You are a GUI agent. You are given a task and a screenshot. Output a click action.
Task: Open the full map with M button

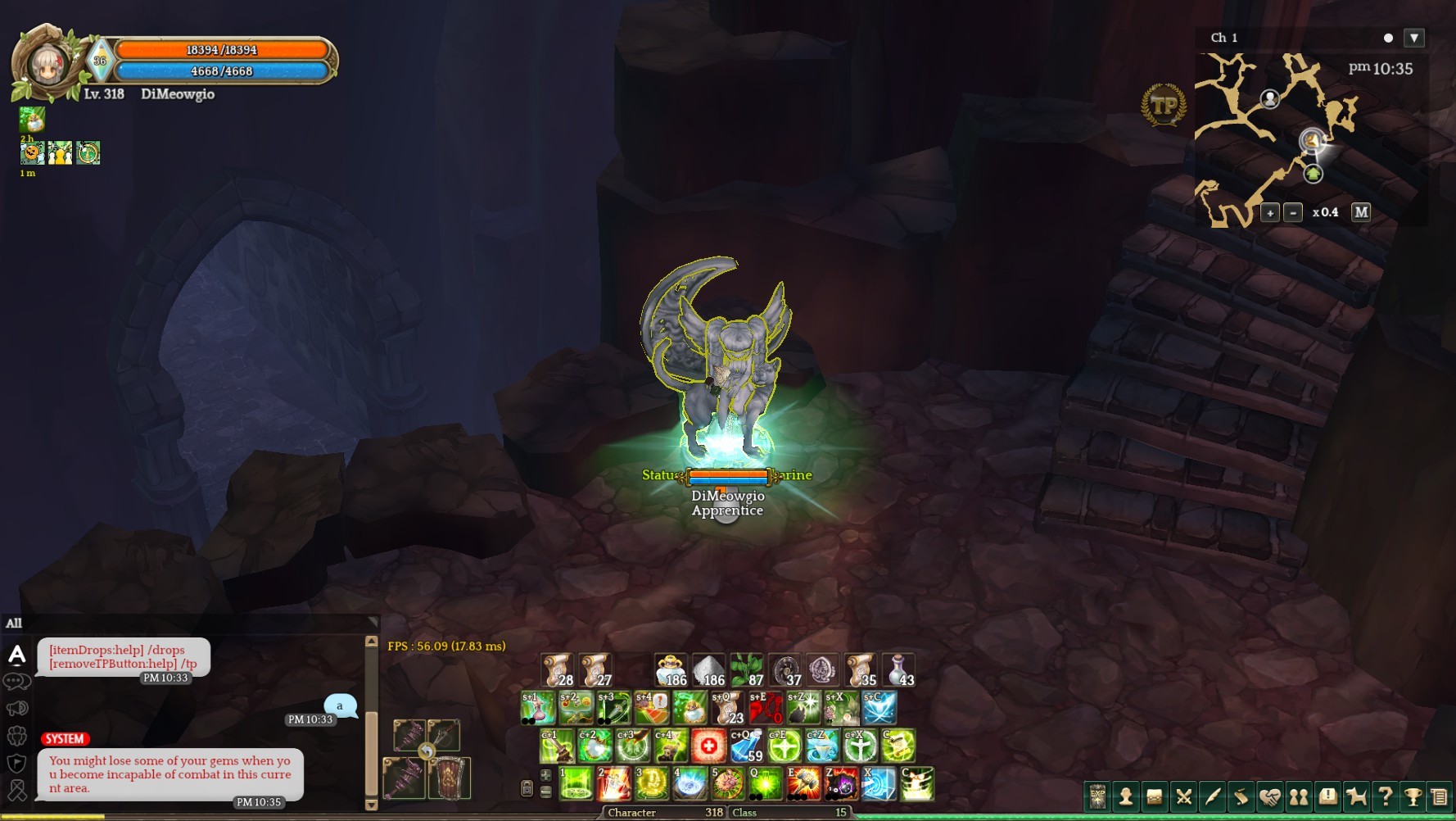click(1361, 212)
